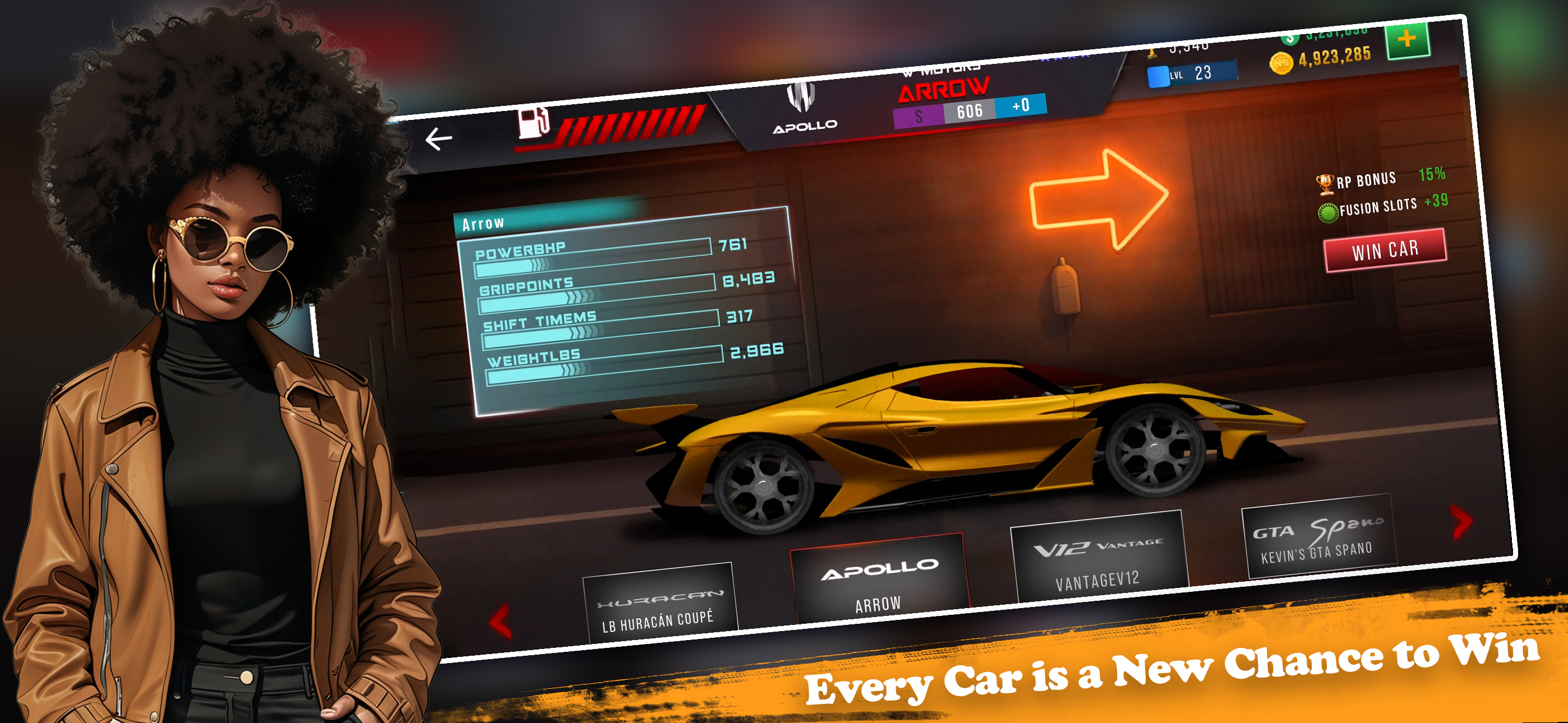1568x723 pixels.
Task: Click a star on the W Motors rating row
Action: point(1062,58)
